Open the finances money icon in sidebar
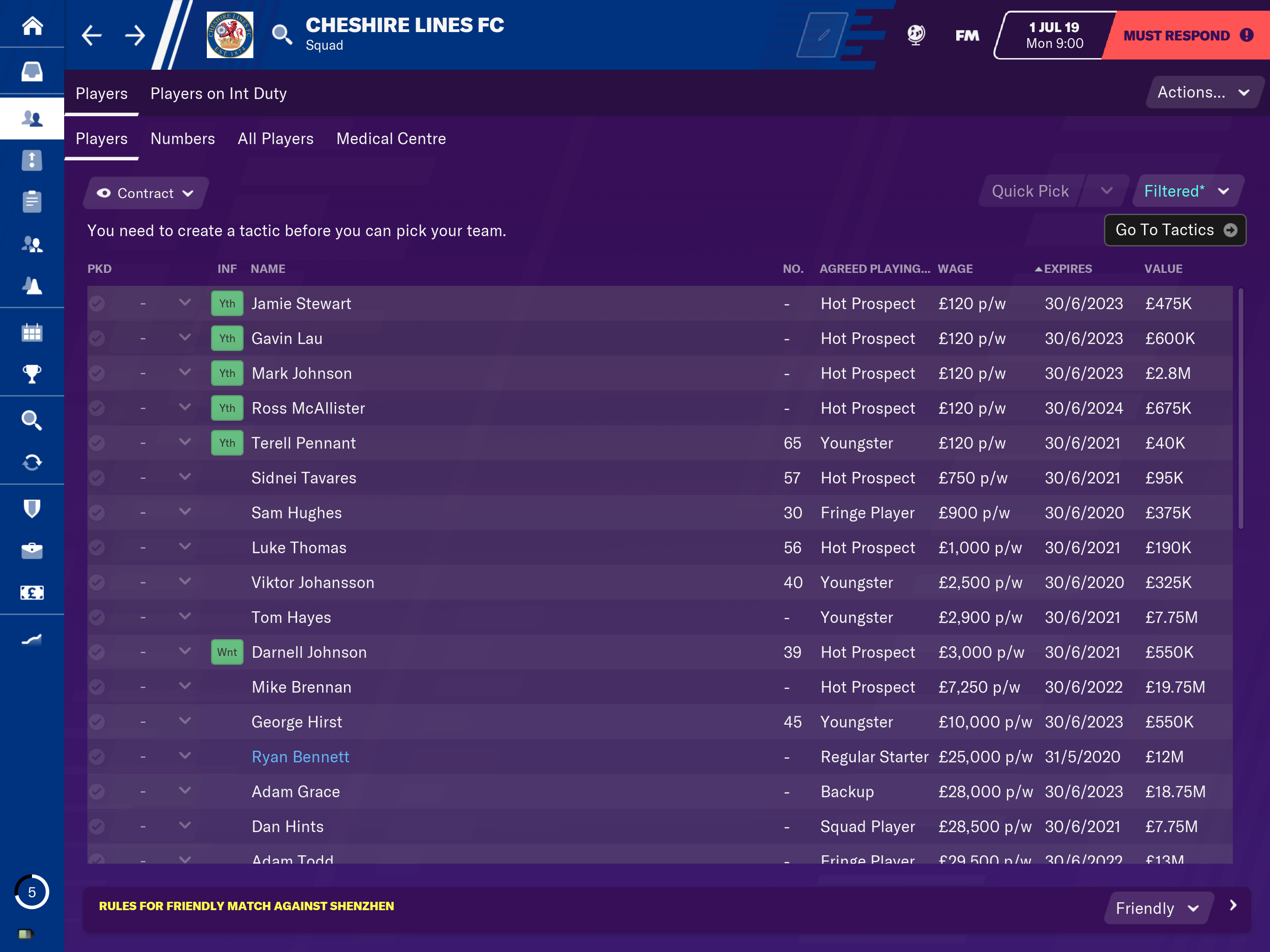This screenshot has width=1270, height=952. tap(32, 592)
